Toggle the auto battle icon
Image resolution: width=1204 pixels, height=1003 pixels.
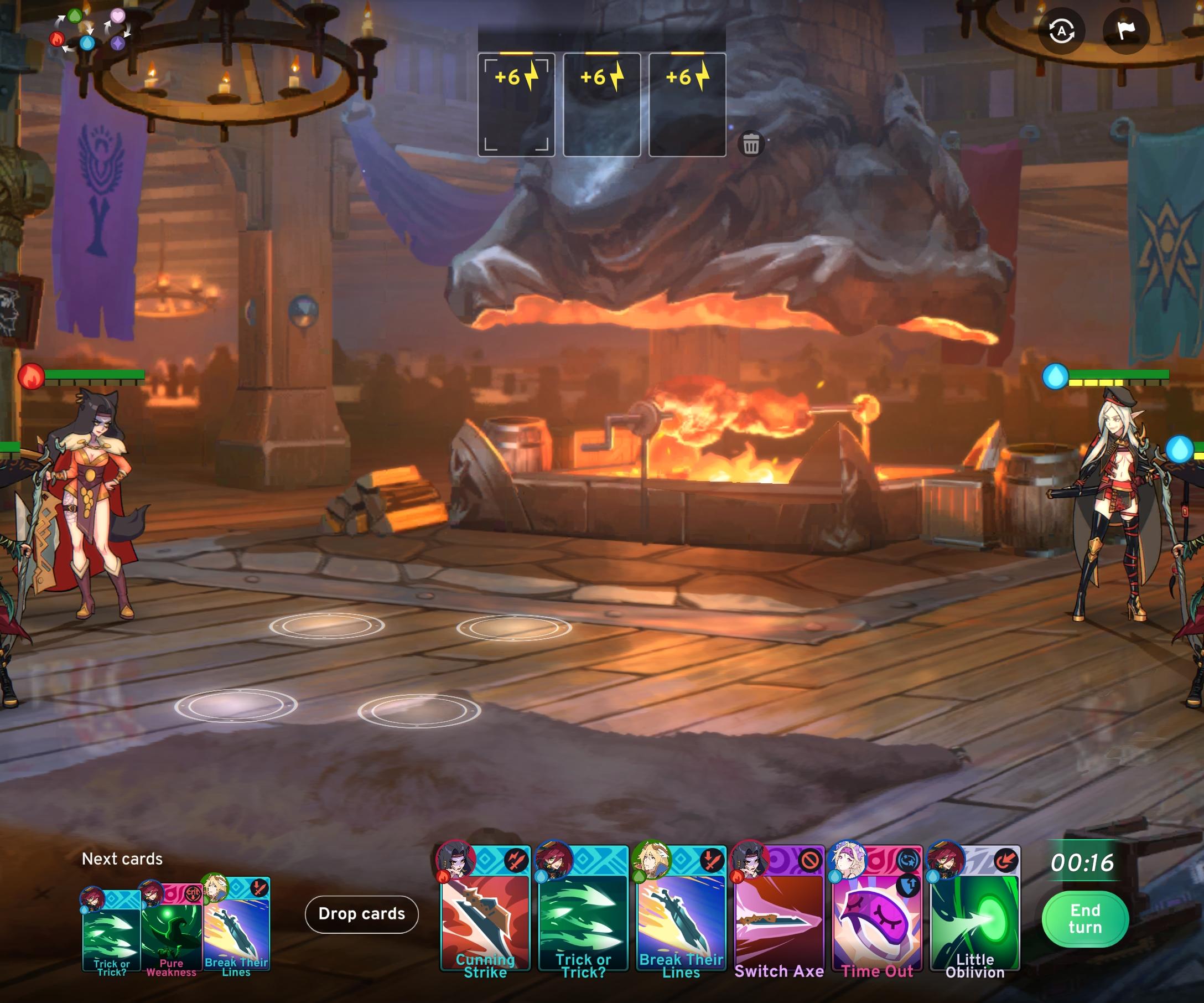1061,31
